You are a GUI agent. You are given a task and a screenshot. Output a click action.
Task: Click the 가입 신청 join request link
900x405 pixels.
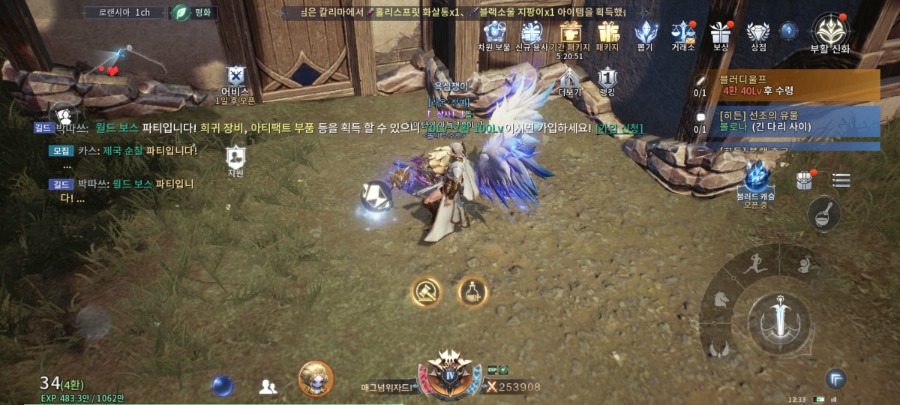coord(619,128)
